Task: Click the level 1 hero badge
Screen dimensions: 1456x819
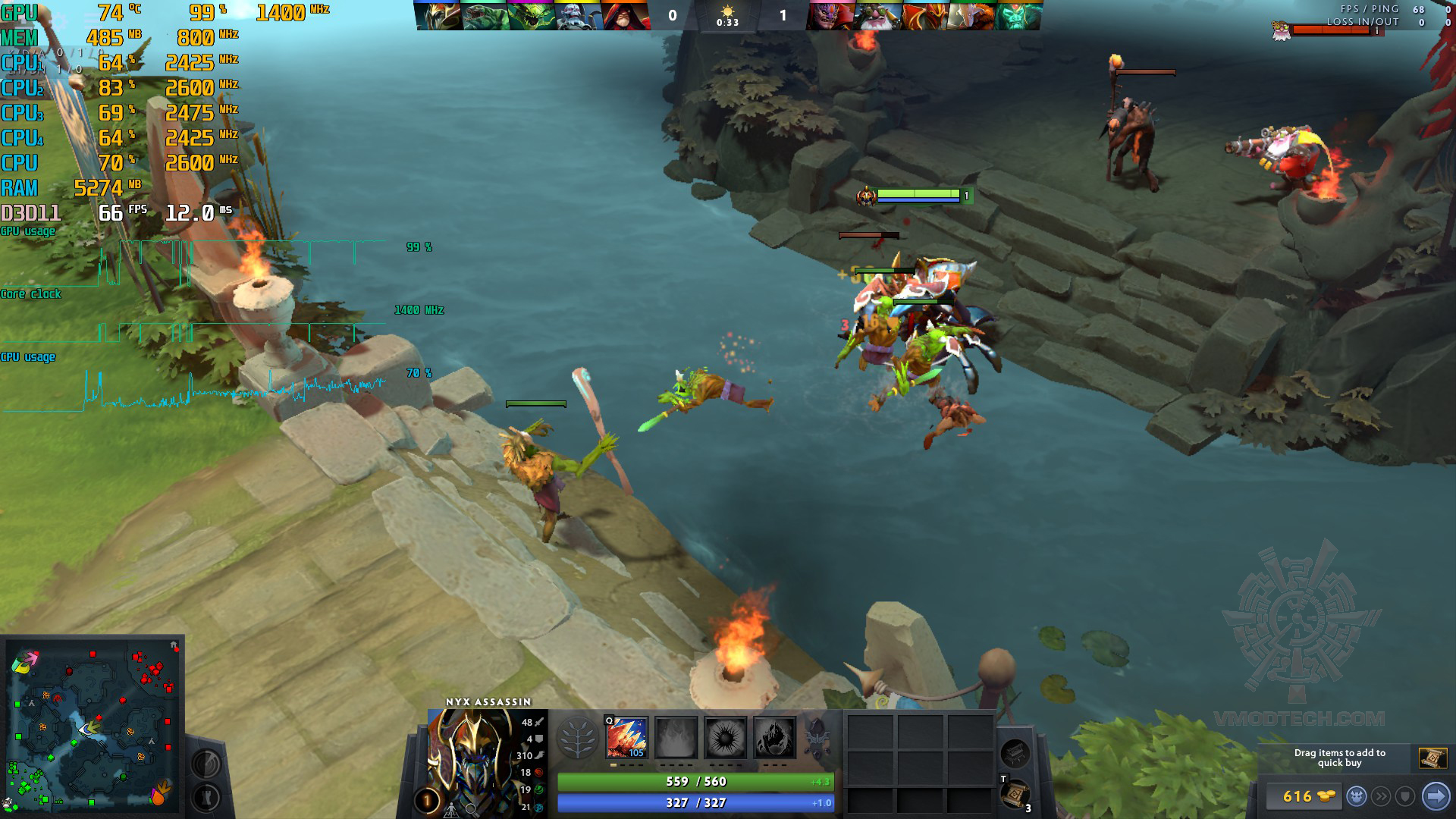Action: [x=426, y=801]
